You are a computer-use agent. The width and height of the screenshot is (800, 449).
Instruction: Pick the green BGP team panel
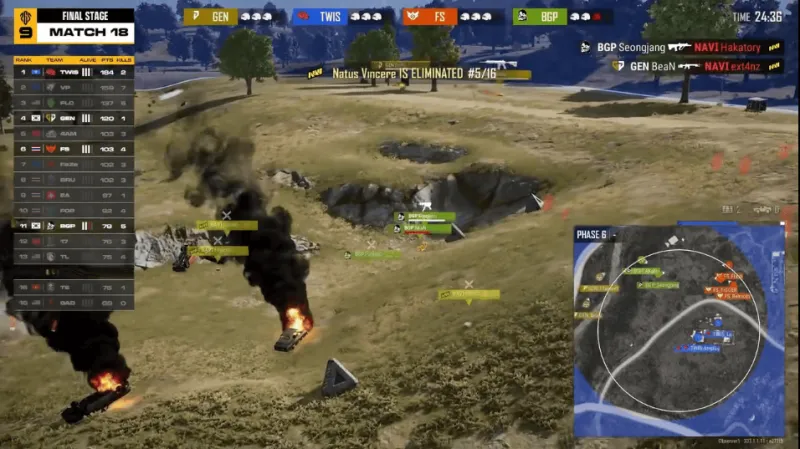562,17
